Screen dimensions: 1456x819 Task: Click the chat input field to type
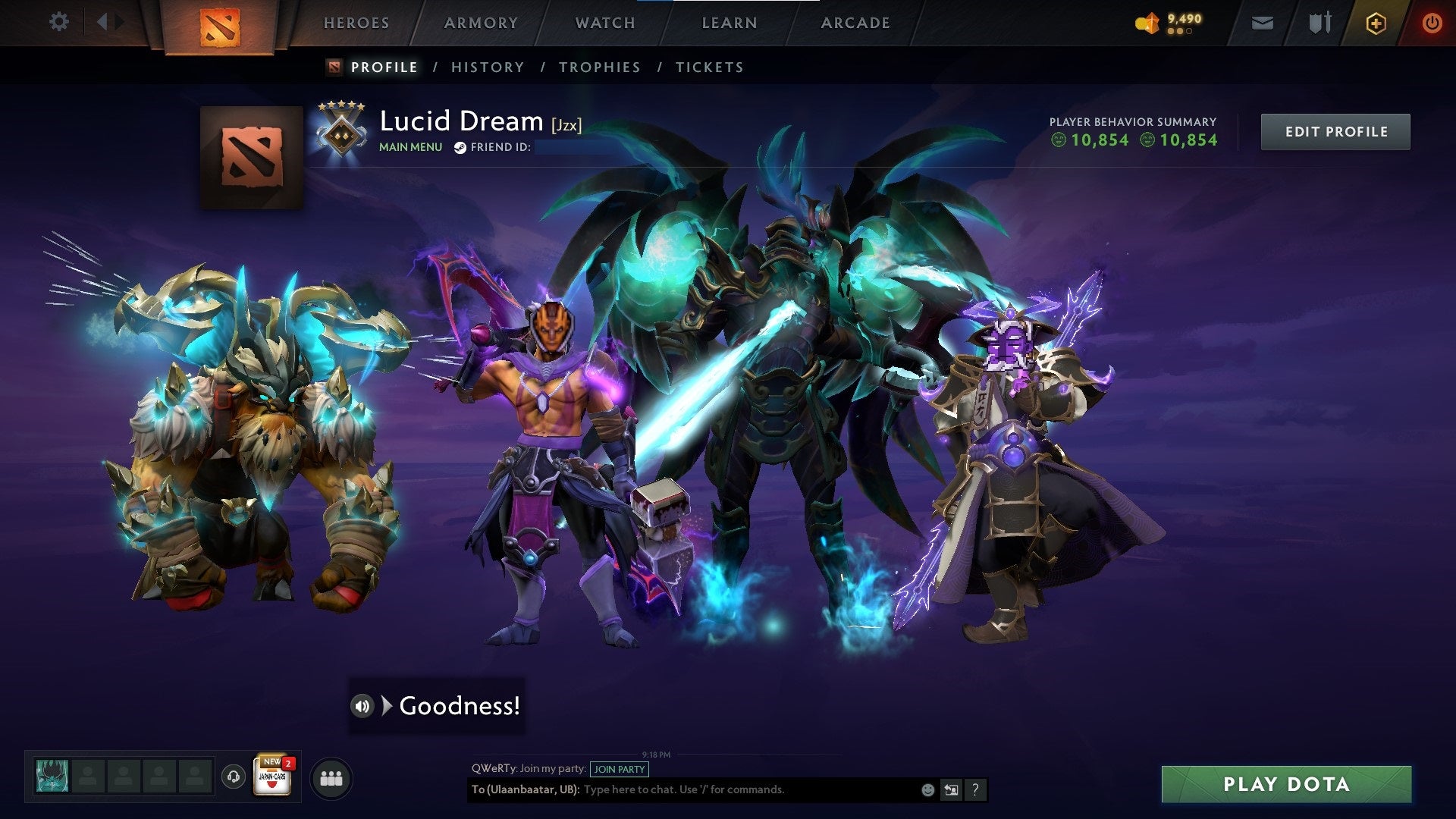click(720, 789)
